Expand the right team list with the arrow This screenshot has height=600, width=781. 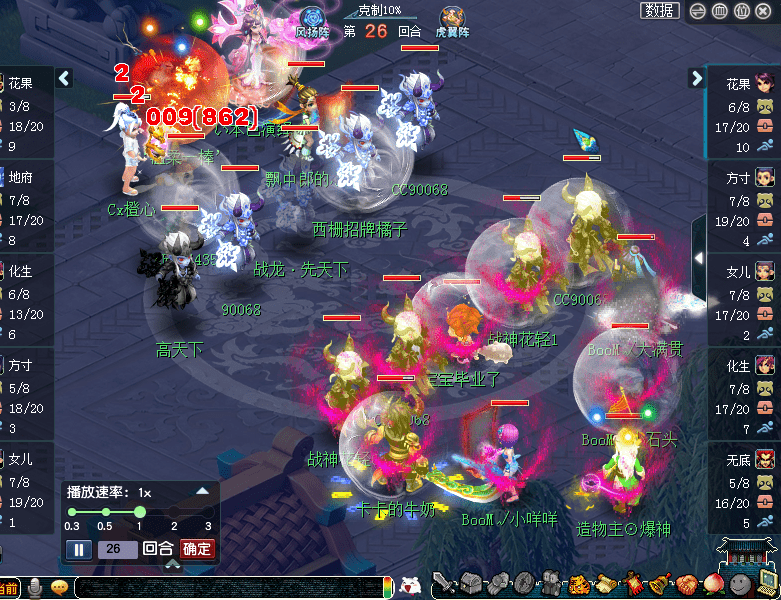(697, 78)
